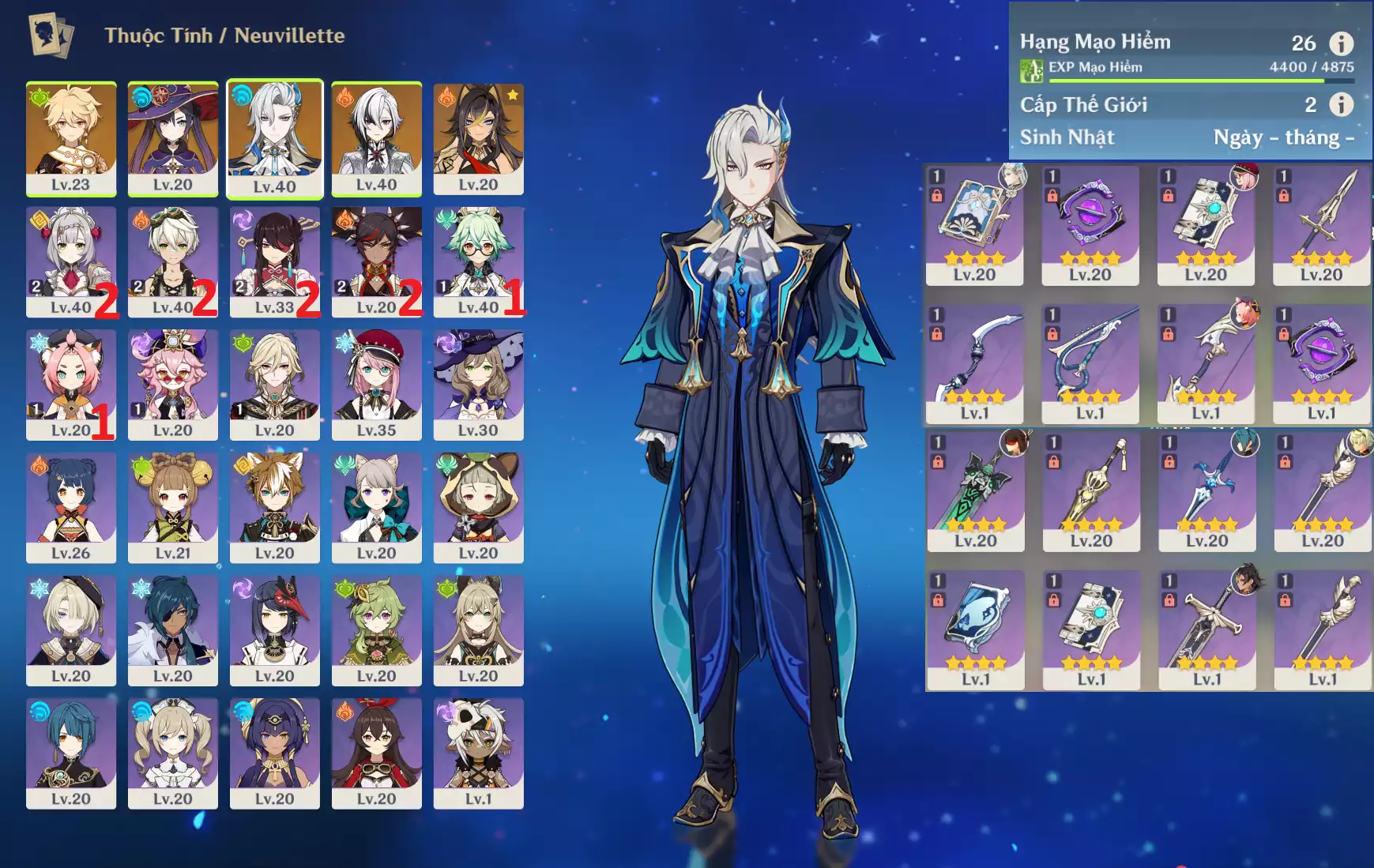Select Sucrose's character portrait
The height and width of the screenshot is (868, 1374).
click(x=479, y=261)
